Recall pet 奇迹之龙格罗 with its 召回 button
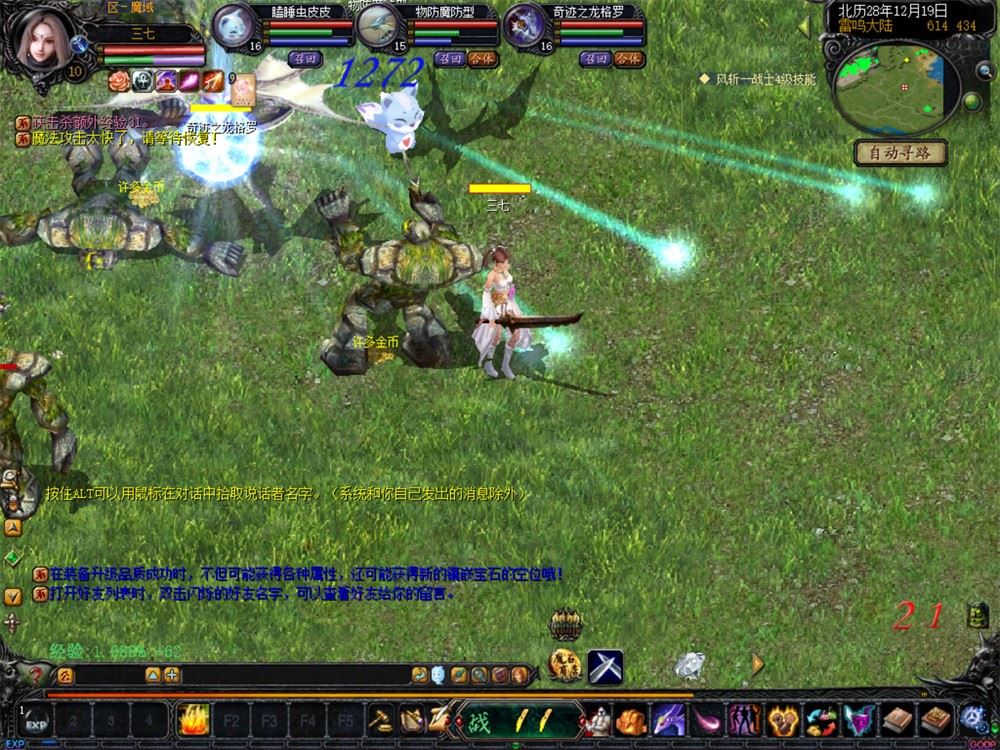 pyautogui.click(x=596, y=59)
